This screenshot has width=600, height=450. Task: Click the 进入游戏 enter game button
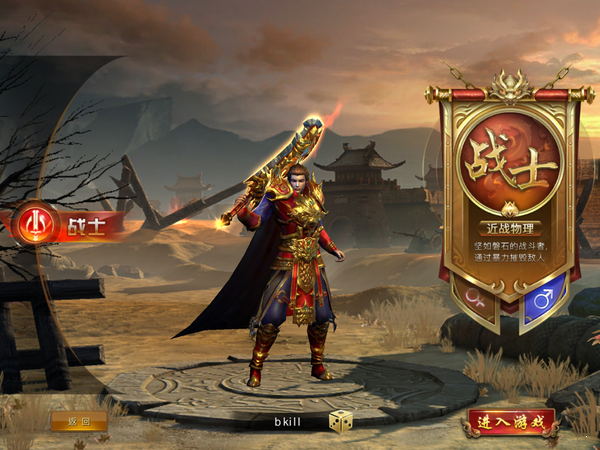point(510,422)
